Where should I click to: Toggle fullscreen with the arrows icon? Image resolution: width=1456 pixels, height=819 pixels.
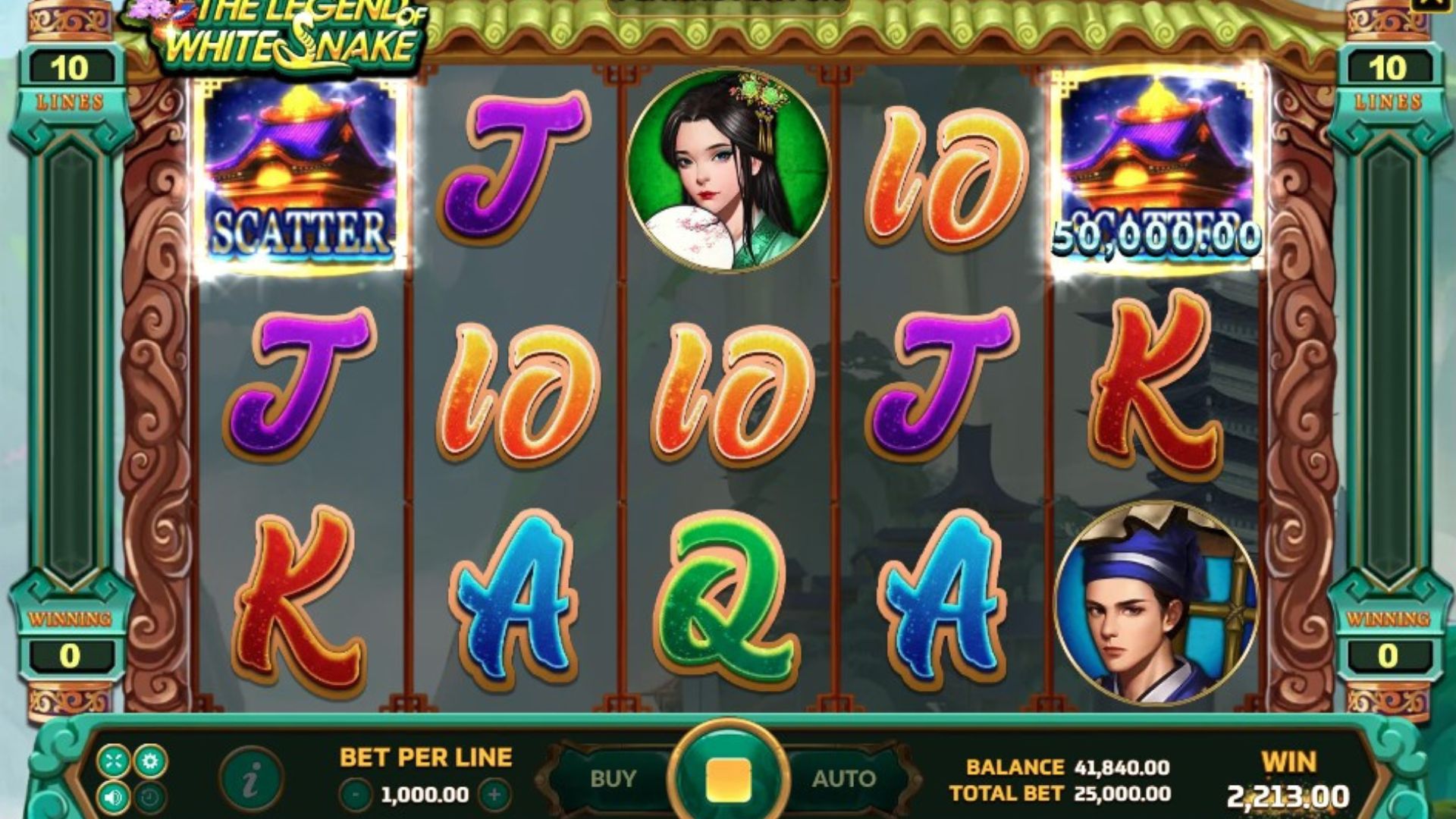(x=113, y=761)
